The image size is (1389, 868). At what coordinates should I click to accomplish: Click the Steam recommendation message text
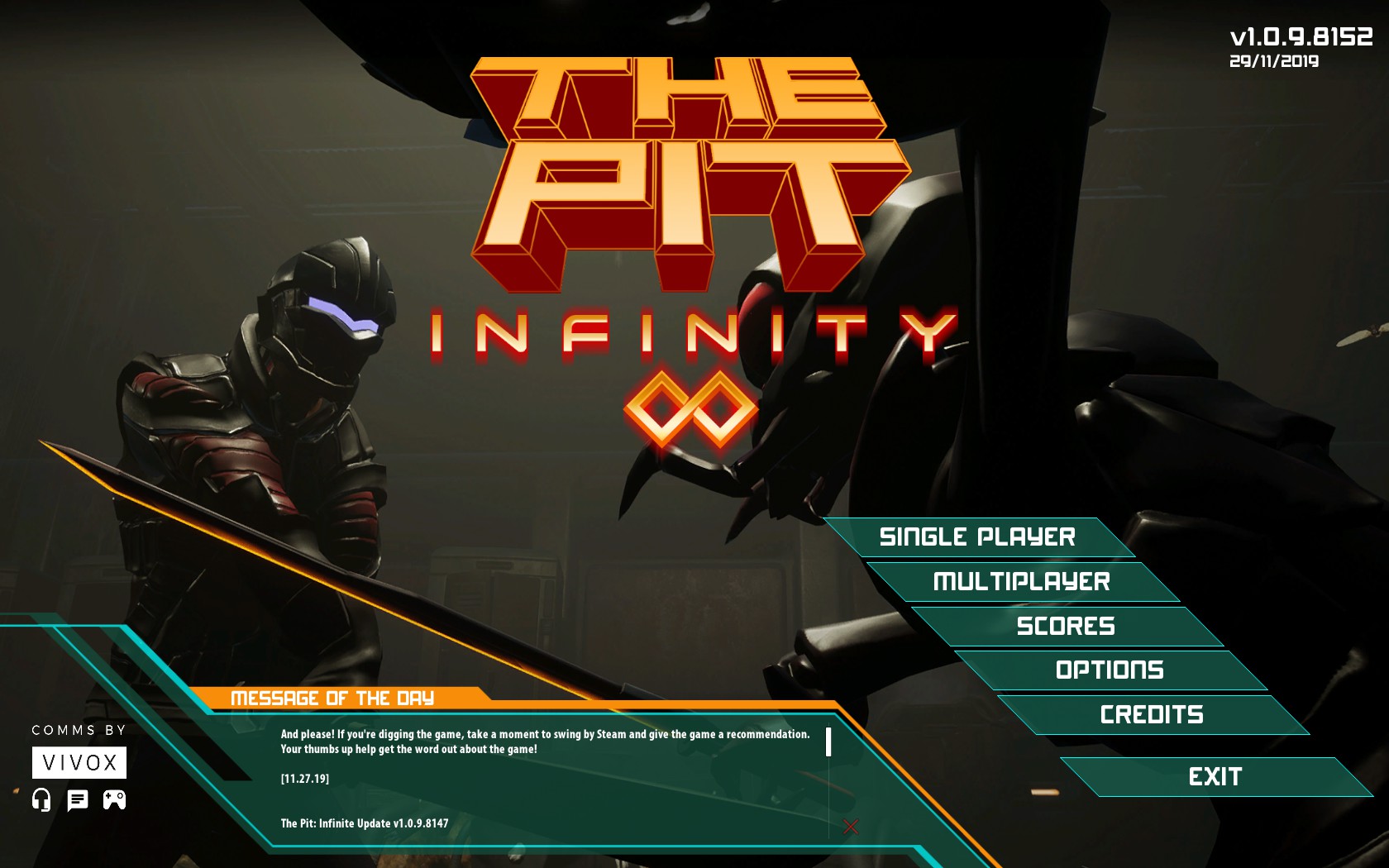pyautogui.click(x=546, y=740)
